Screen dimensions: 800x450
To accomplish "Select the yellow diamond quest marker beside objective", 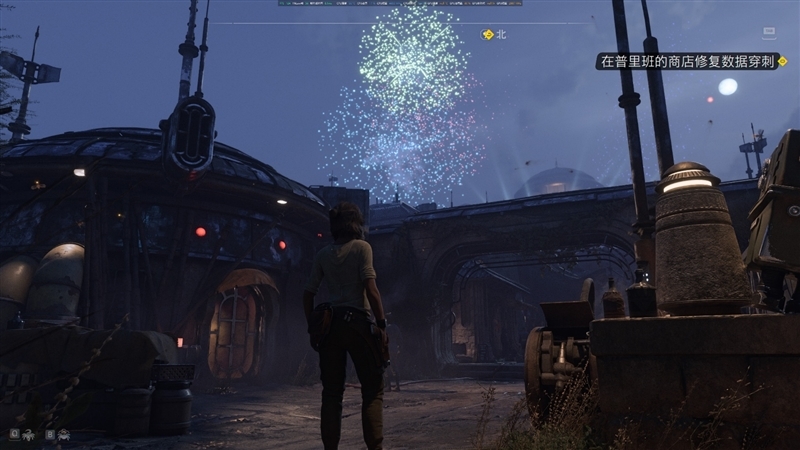I will pos(782,61).
